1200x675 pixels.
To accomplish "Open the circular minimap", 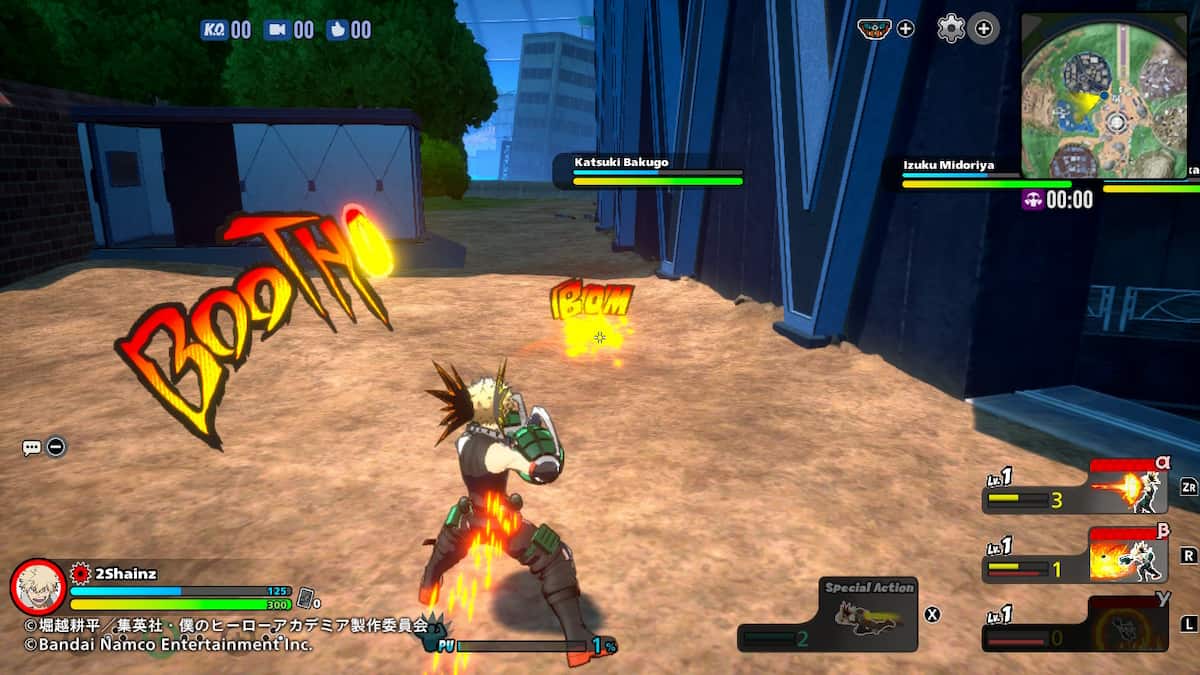I will point(1107,96).
